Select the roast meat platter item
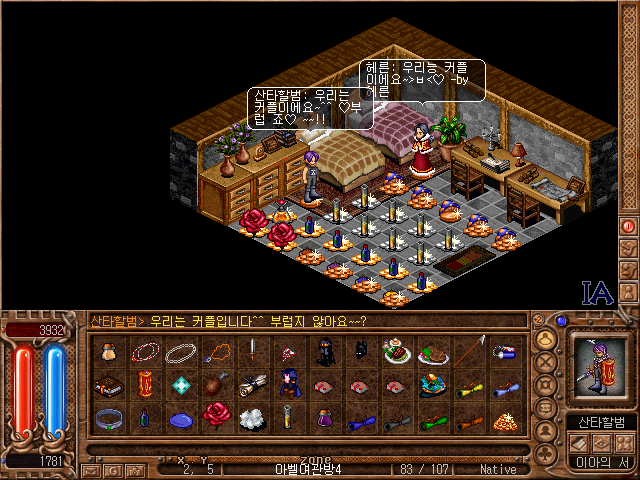Viewport: 640px width, 480px height. click(433, 351)
